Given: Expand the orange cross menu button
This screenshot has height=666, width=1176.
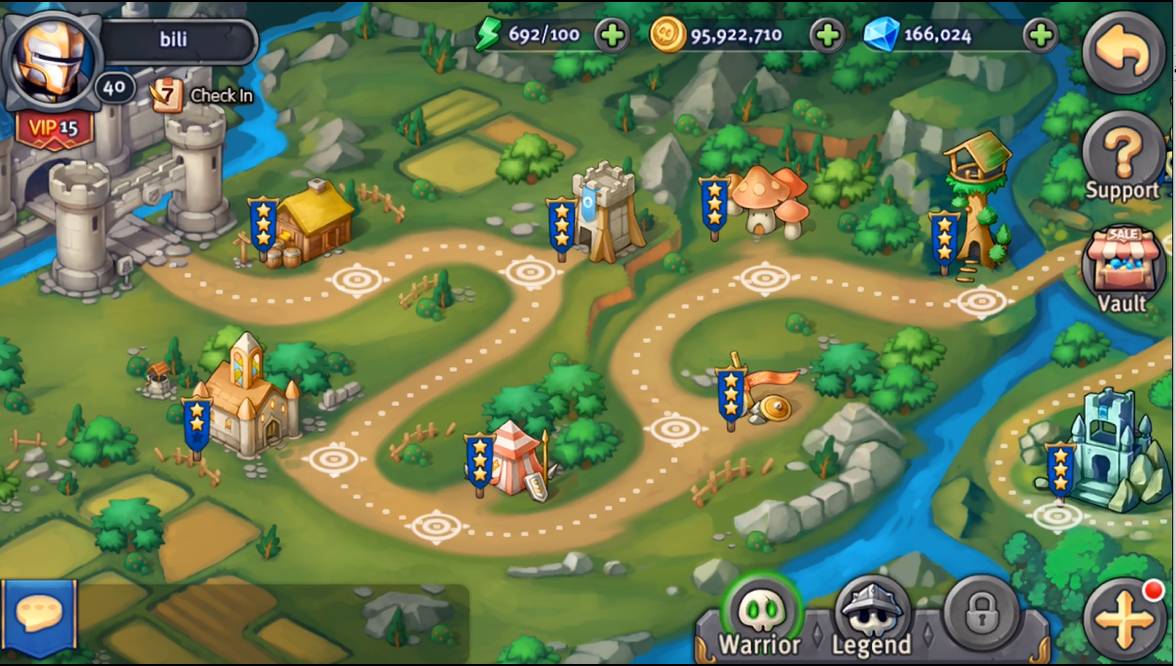Looking at the screenshot, I should pos(1123,619).
